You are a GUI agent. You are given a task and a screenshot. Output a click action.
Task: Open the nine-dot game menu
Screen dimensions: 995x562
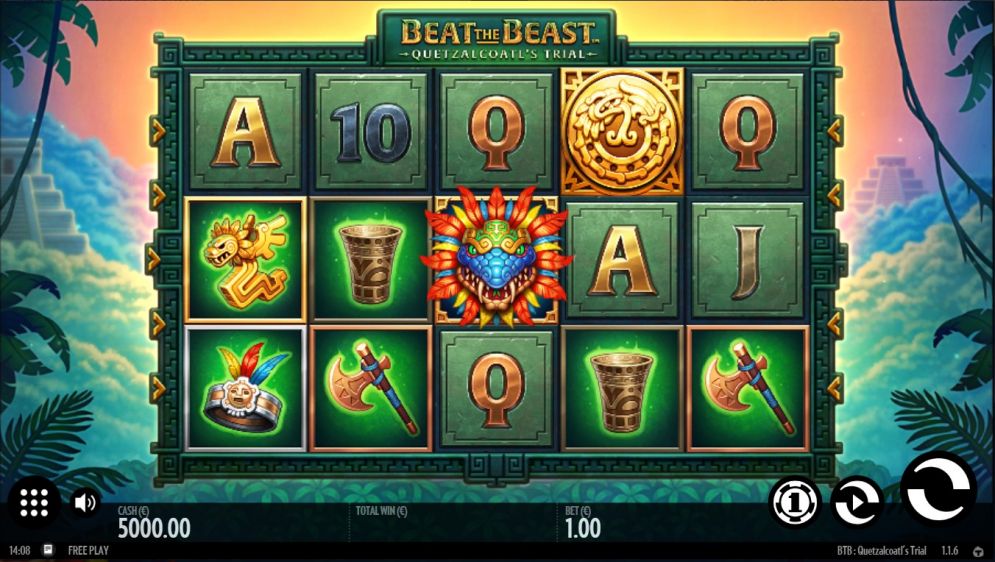(x=34, y=503)
